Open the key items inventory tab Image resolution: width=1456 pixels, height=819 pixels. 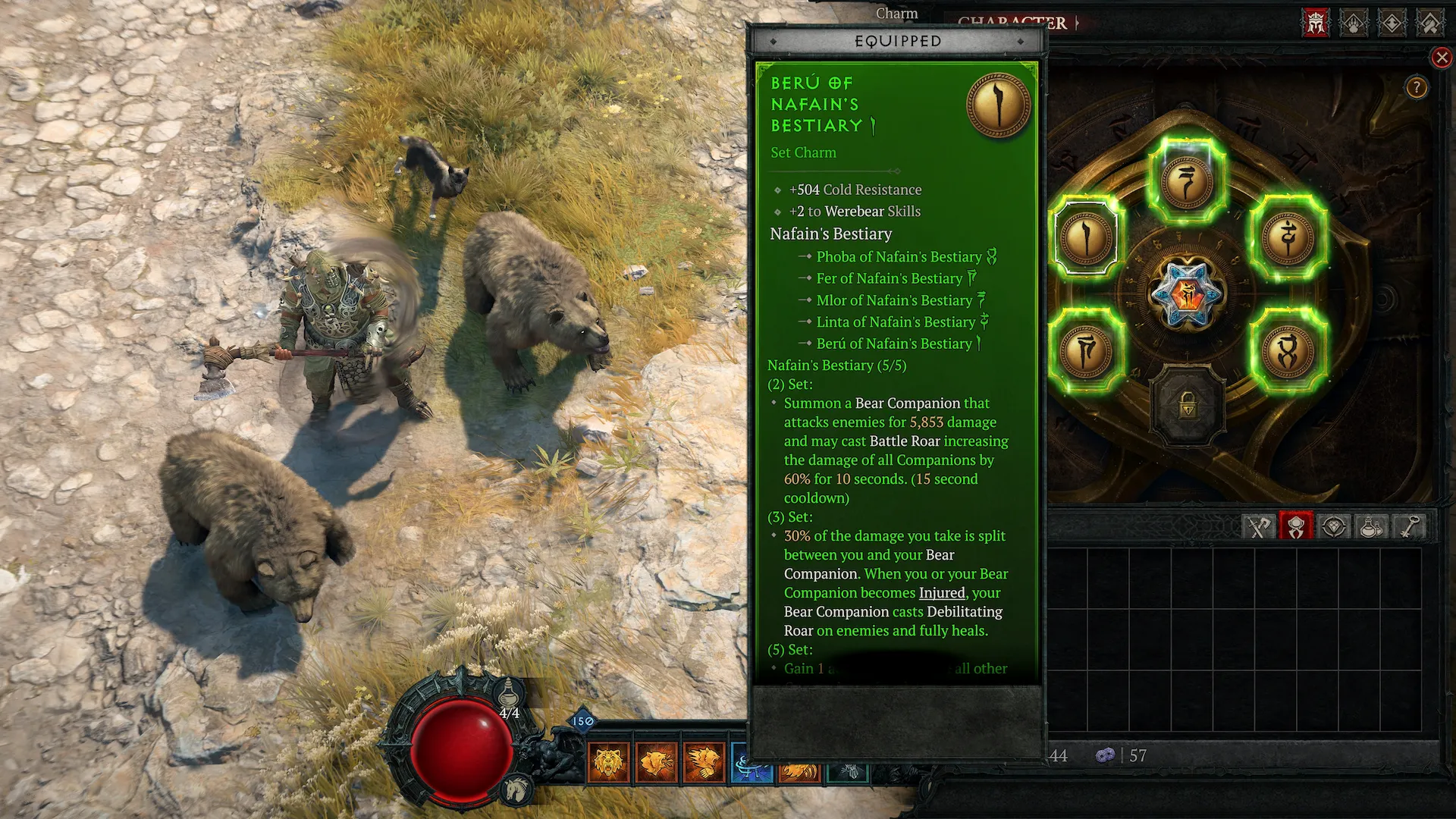coord(1408,526)
